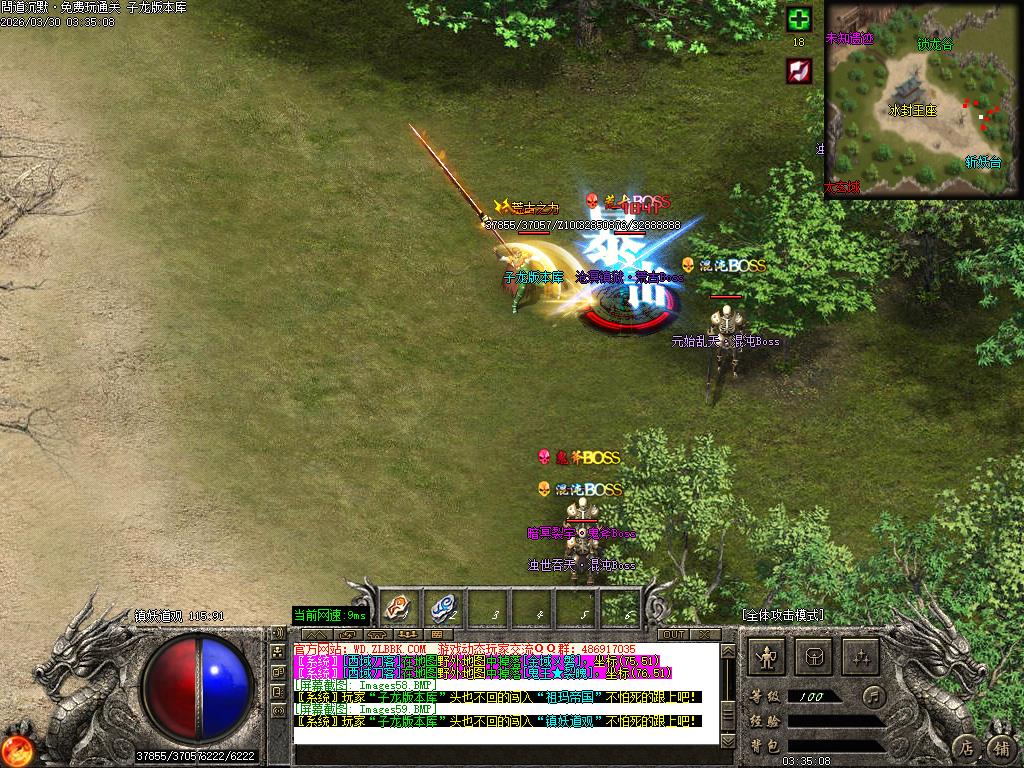
Task: Open the minimap
Action: (923, 99)
